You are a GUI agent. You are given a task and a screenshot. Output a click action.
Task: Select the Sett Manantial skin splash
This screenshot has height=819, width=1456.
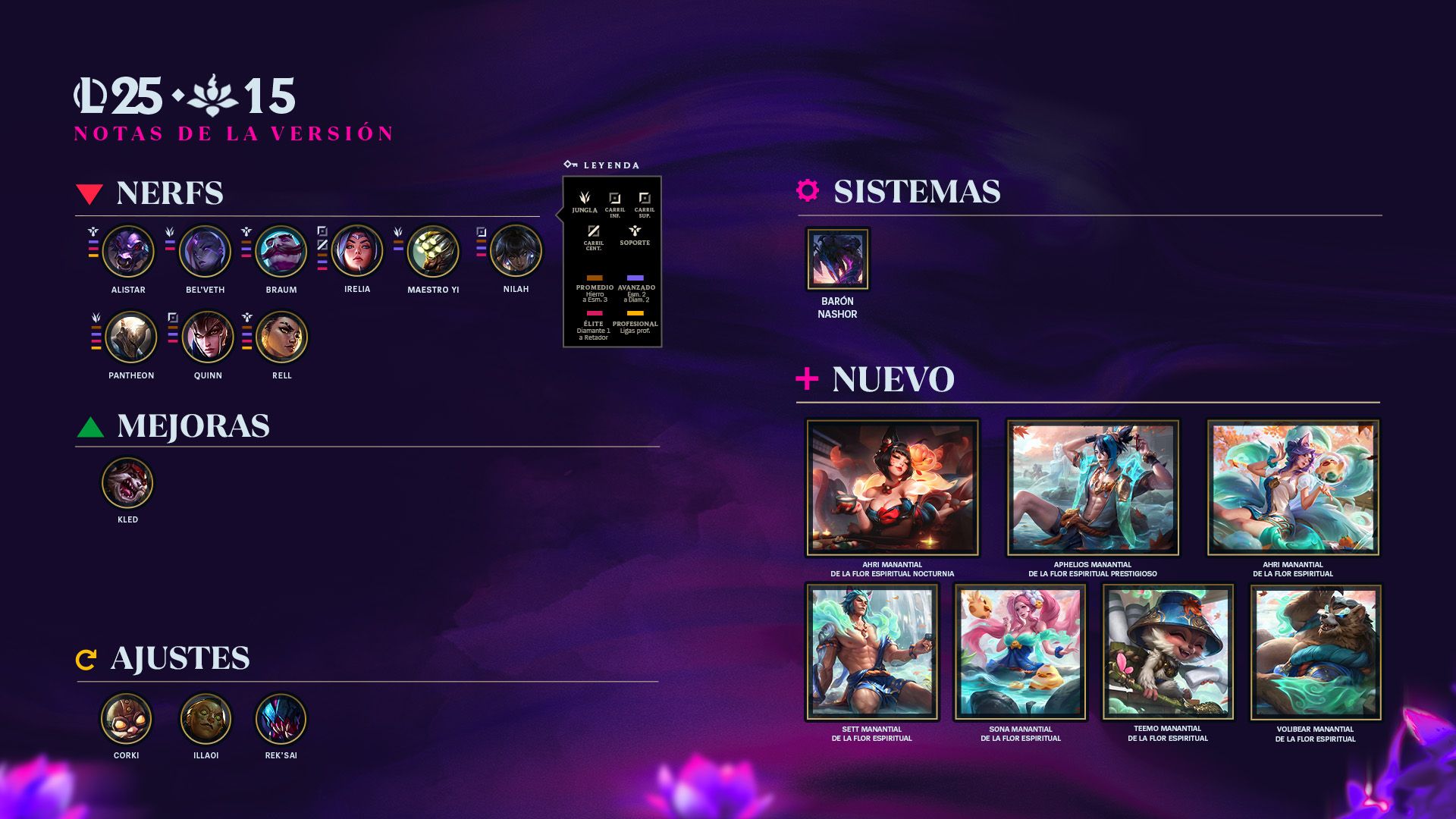click(872, 652)
